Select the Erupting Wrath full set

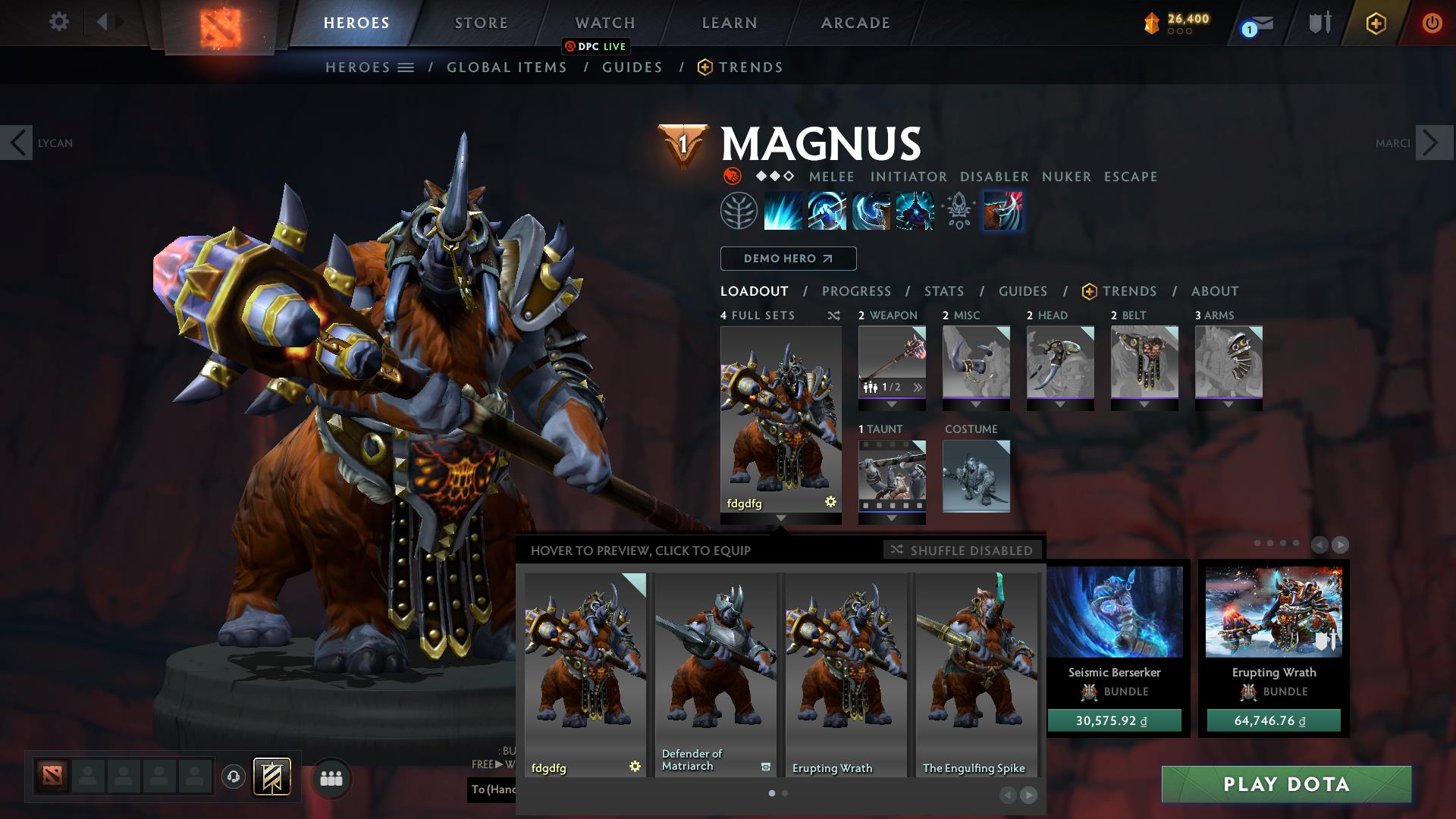point(846,674)
